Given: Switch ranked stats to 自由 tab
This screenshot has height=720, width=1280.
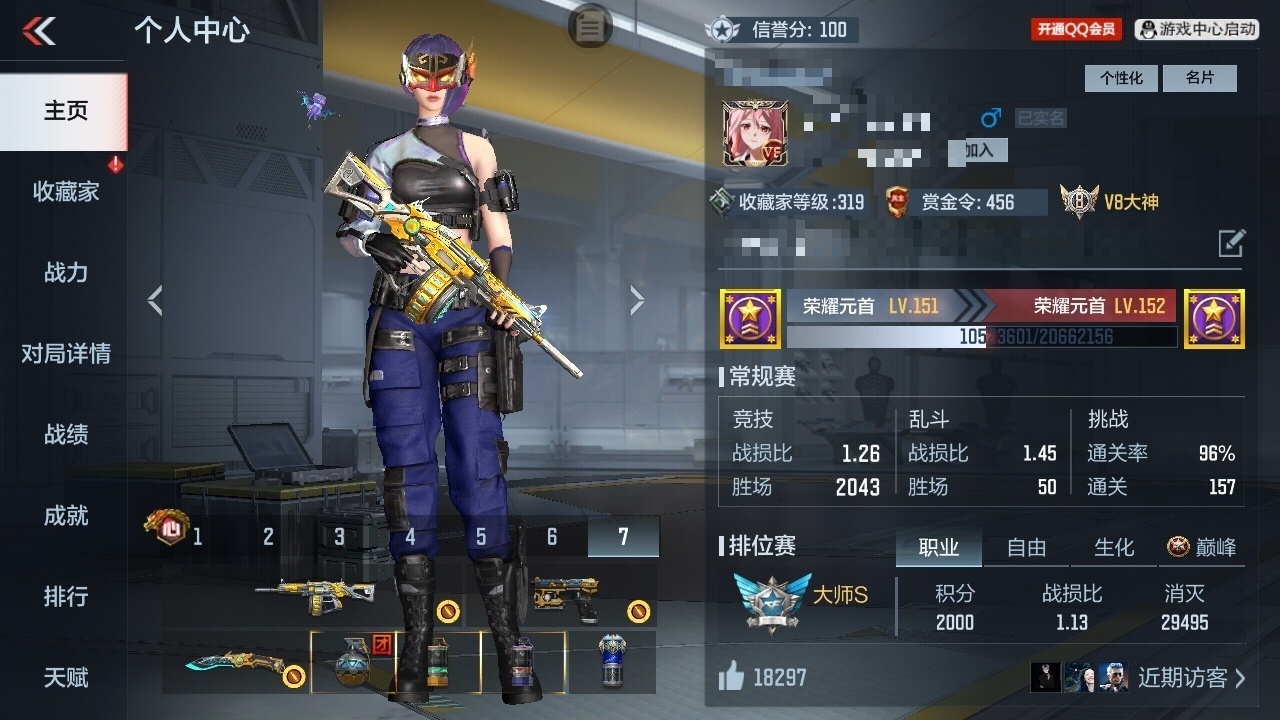Looking at the screenshot, I should 1026,547.
